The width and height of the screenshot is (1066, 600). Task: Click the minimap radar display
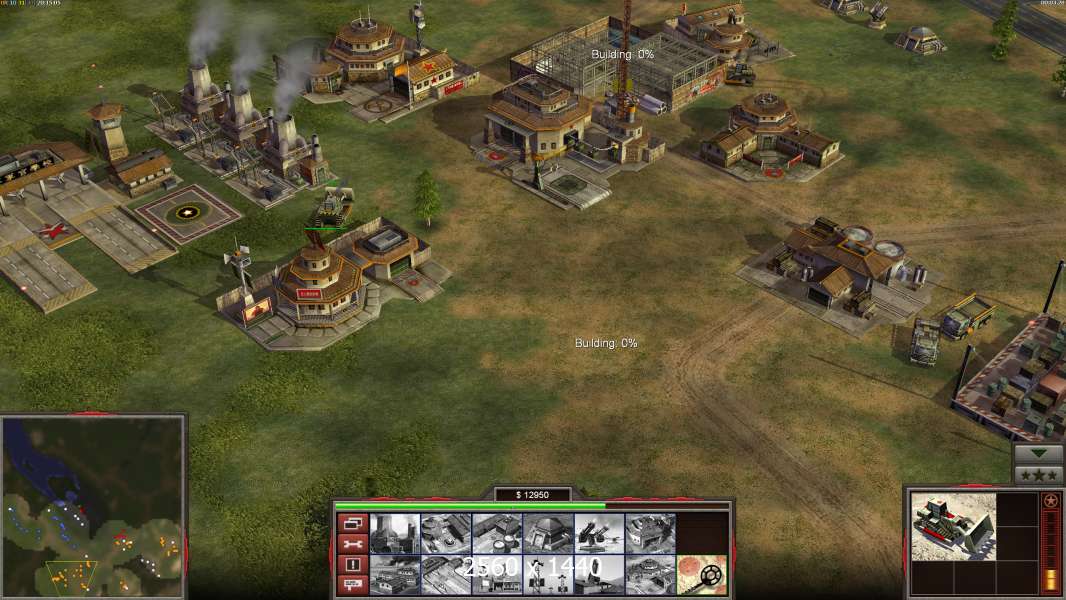point(93,506)
